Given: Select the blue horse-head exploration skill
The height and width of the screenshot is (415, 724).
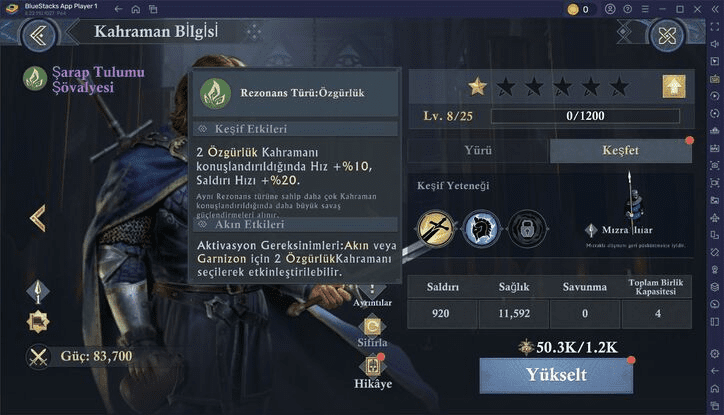Looking at the screenshot, I should (x=481, y=228).
